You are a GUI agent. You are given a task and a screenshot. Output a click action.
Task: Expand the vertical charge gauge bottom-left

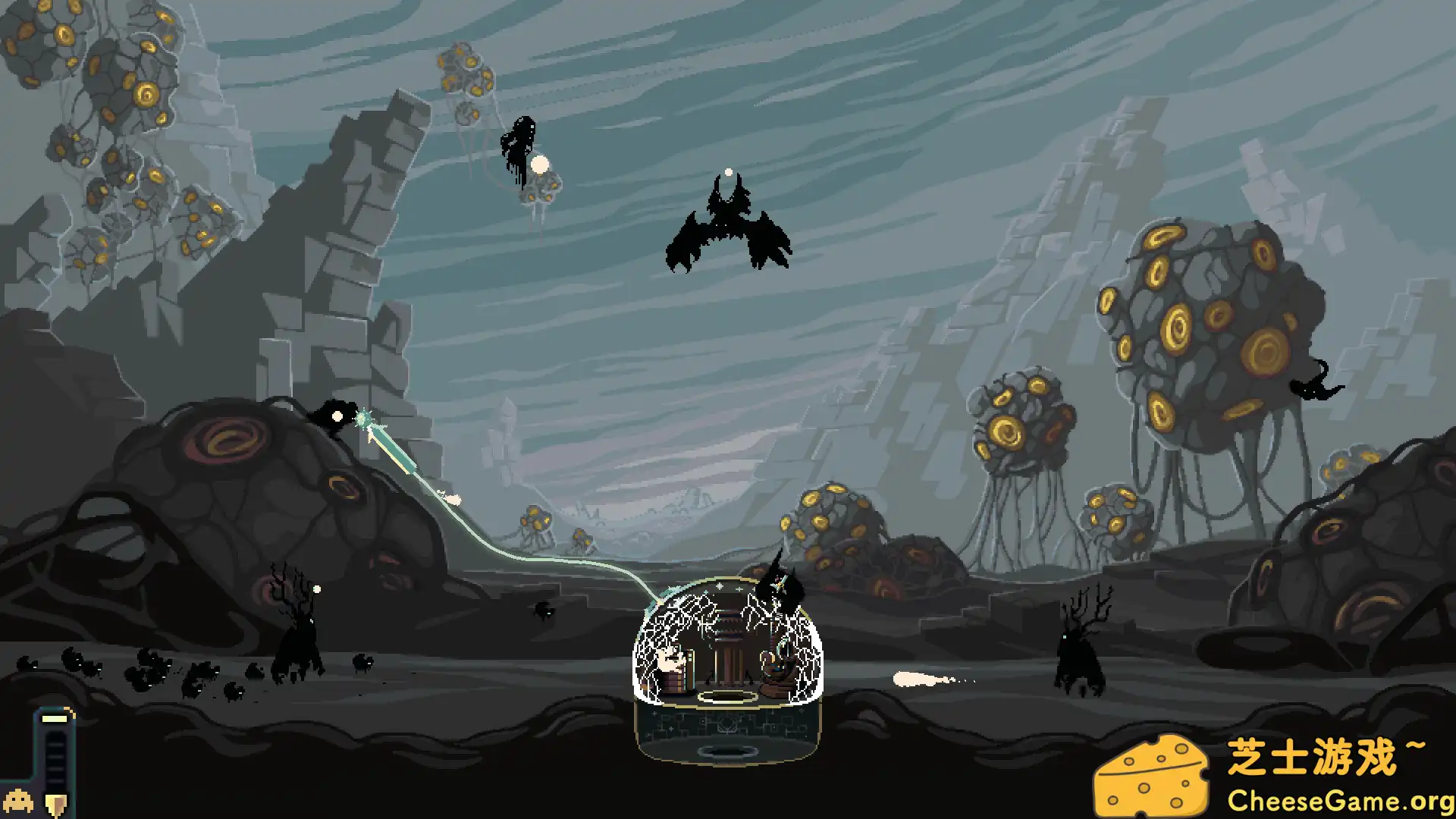(x=55, y=758)
